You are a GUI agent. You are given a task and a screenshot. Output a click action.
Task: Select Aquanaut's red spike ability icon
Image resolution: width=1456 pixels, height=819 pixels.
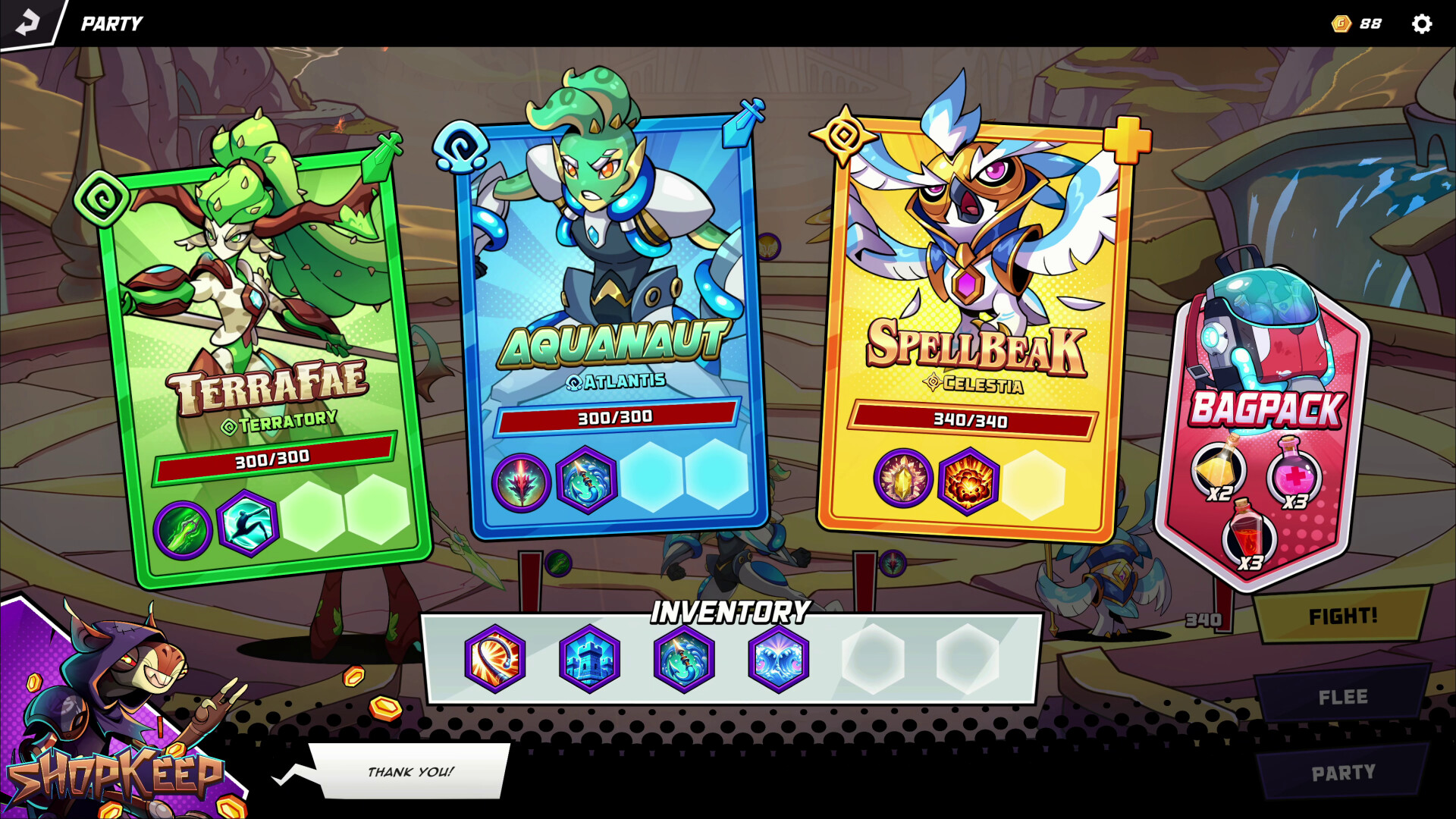[x=521, y=482]
